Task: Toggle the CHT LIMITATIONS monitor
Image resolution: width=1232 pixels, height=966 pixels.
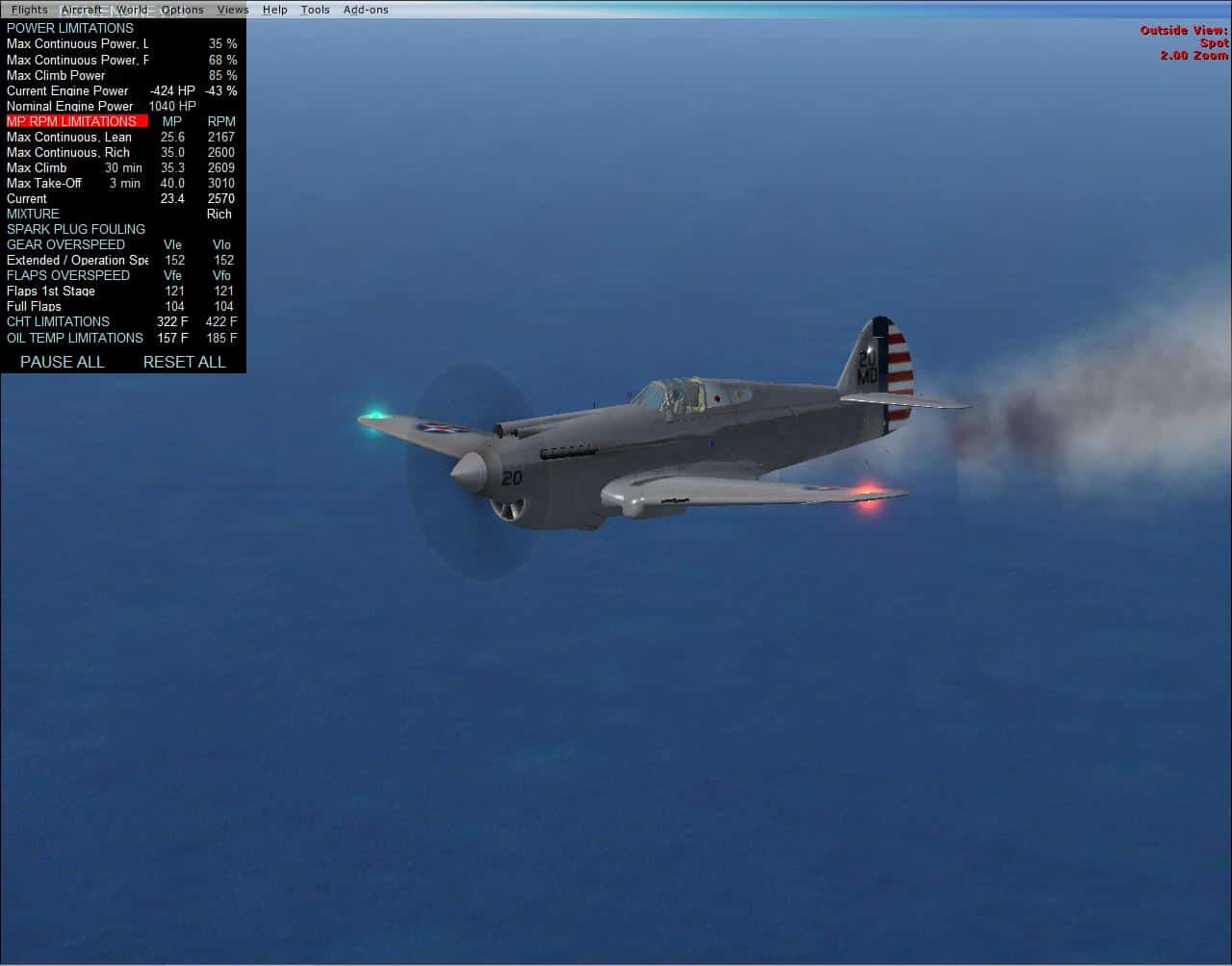Action: 60,321
